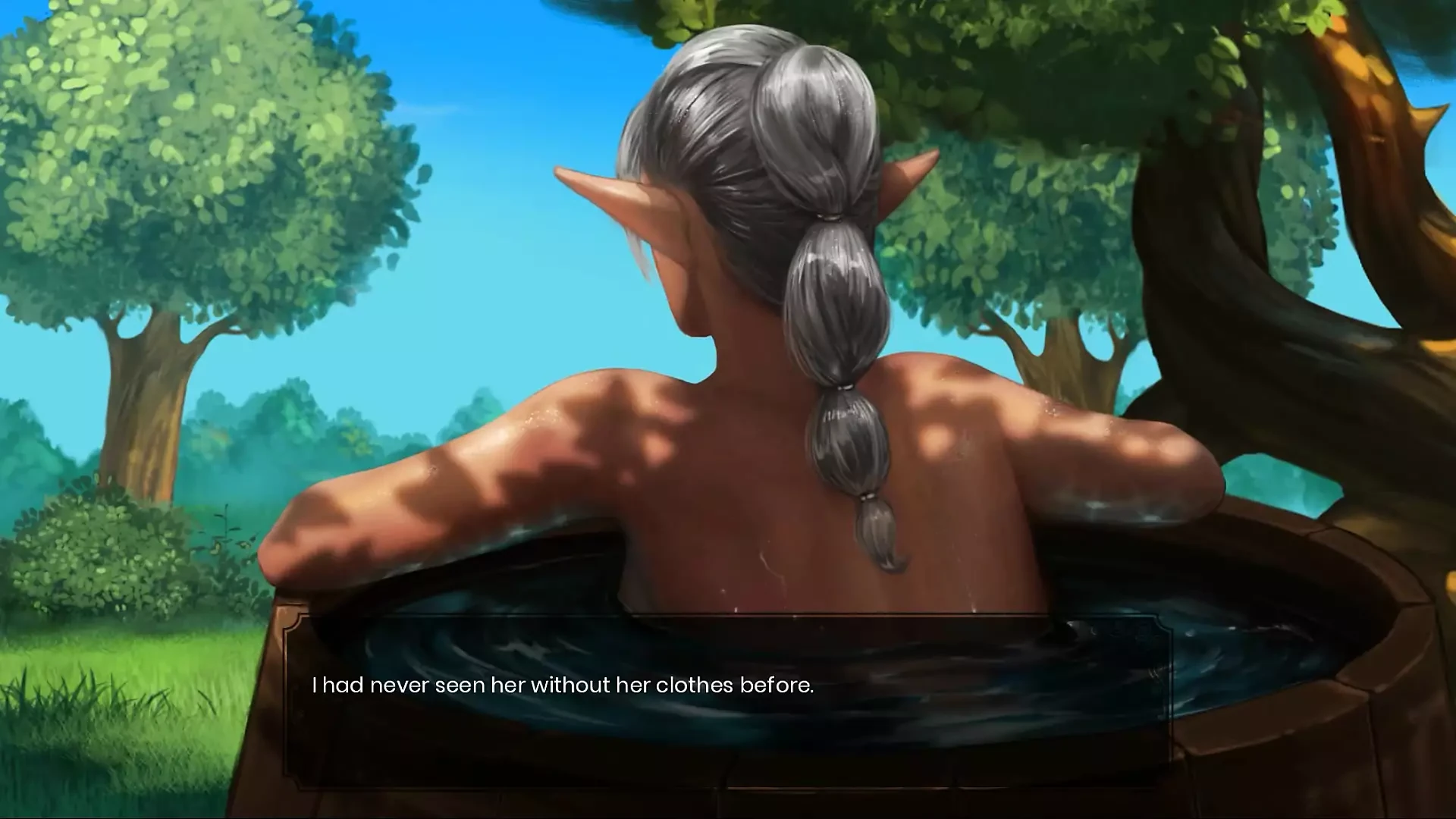Viewport: 1456px width, 819px height.
Task: Click the hair tie on the ponytail
Action: click(829, 218)
